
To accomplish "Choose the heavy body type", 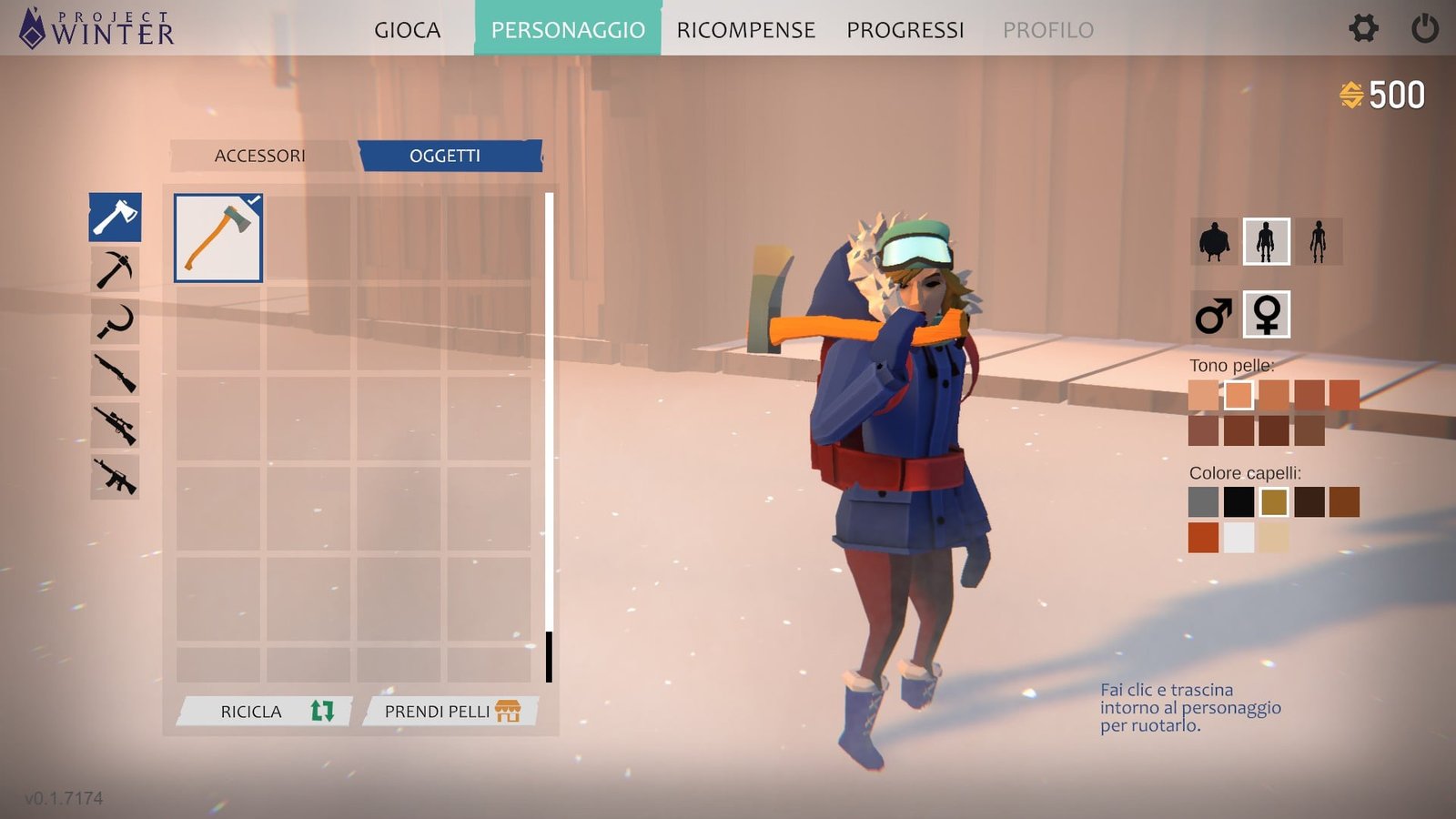I will click(1214, 242).
